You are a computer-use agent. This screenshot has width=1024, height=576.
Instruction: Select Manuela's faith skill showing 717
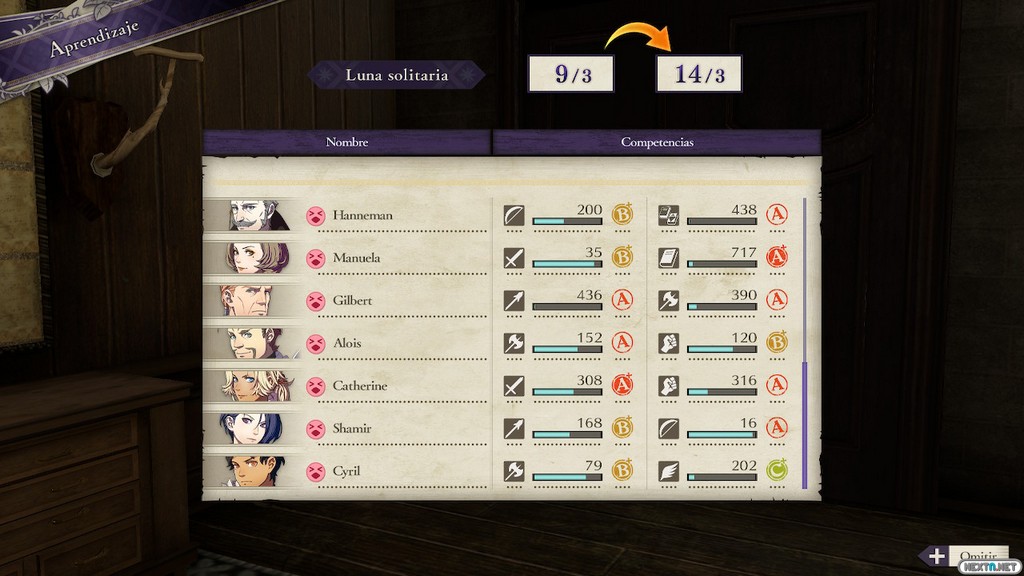click(722, 258)
